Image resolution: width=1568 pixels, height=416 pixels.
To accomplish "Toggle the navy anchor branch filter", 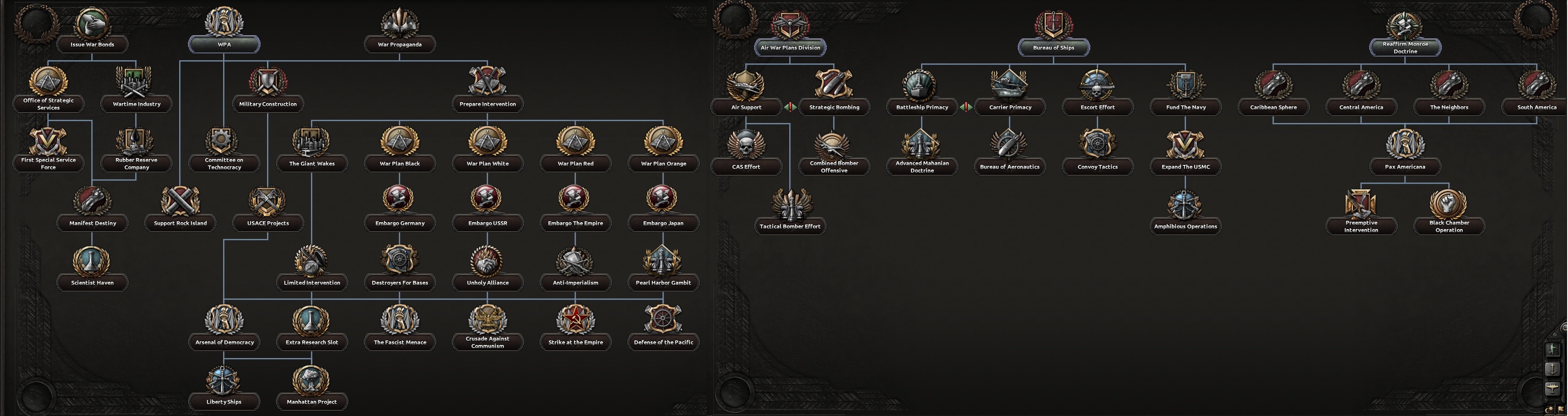I will coord(1552,369).
